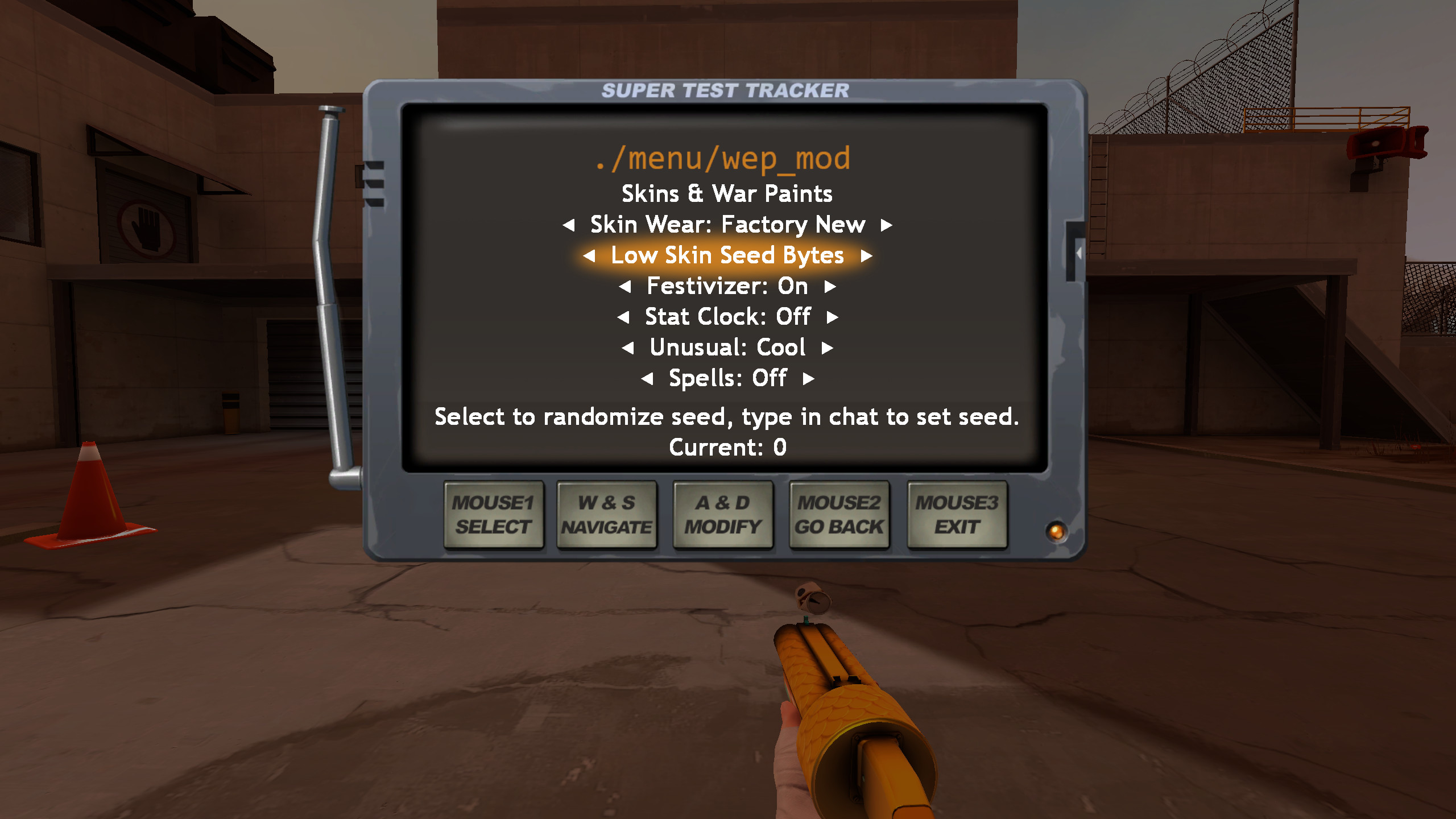Click the Current: 0 seed readout

pyautogui.click(x=728, y=448)
